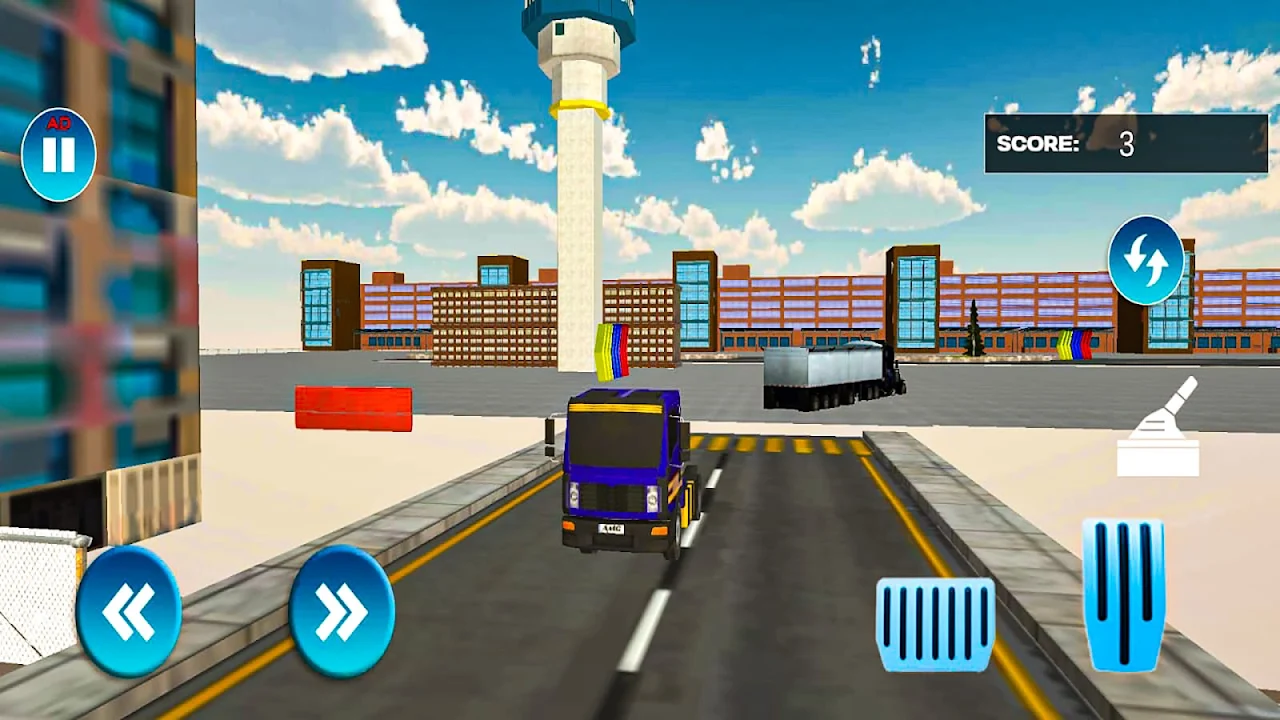The height and width of the screenshot is (720, 1280).
Task: Tap the wide brake pedal
Action: coord(935,624)
